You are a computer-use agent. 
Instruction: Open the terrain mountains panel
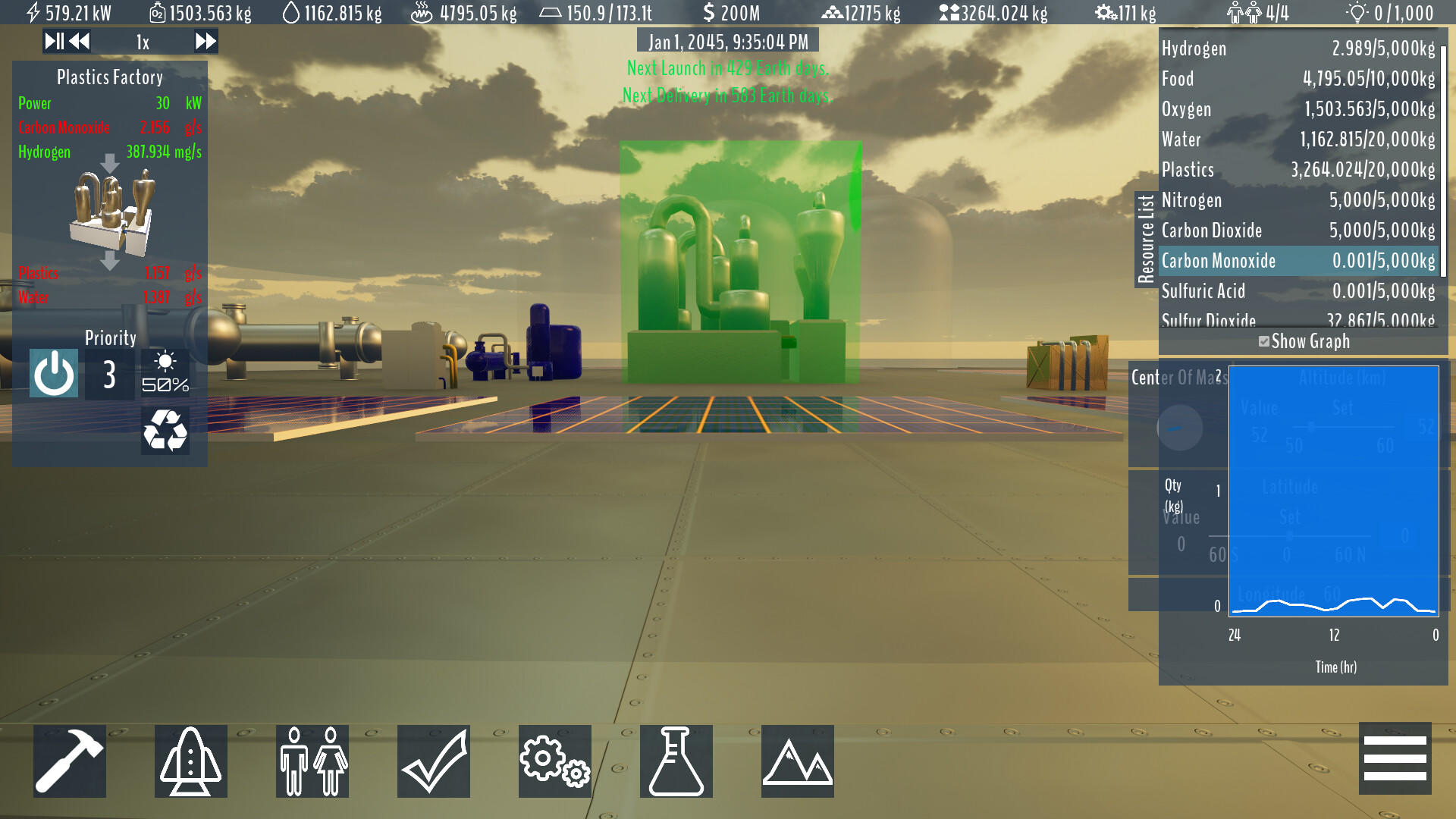tap(797, 761)
